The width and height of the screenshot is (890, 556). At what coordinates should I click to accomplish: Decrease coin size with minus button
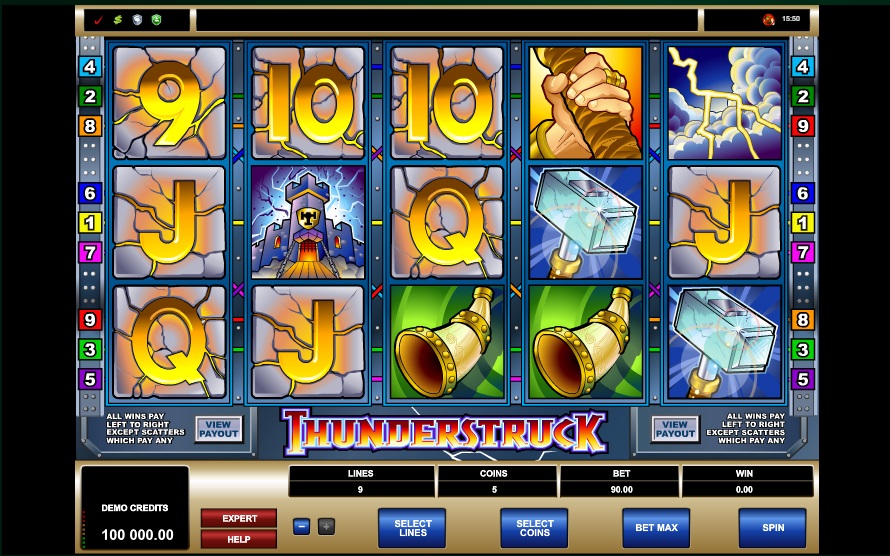301,526
